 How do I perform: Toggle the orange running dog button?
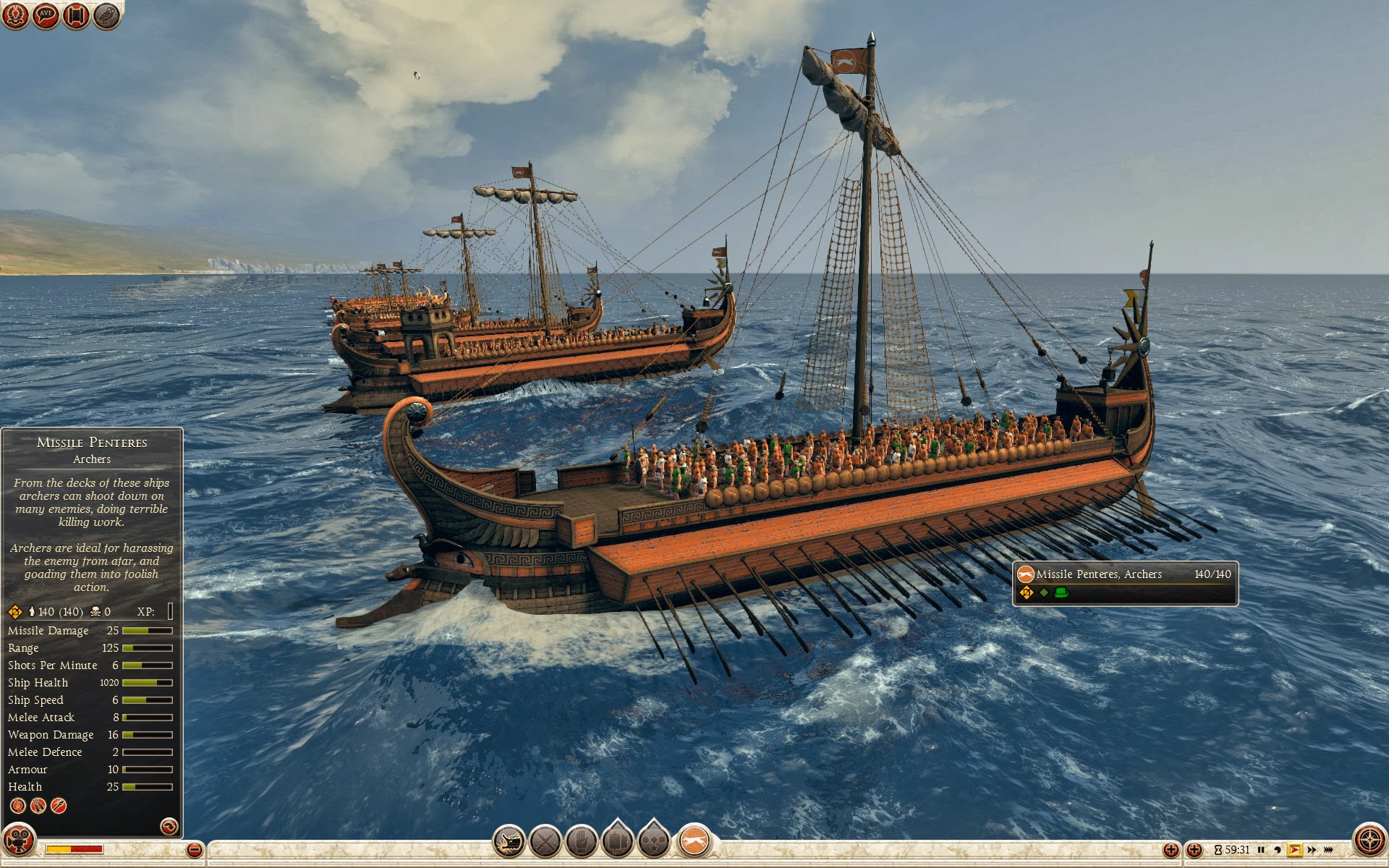[x=694, y=842]
